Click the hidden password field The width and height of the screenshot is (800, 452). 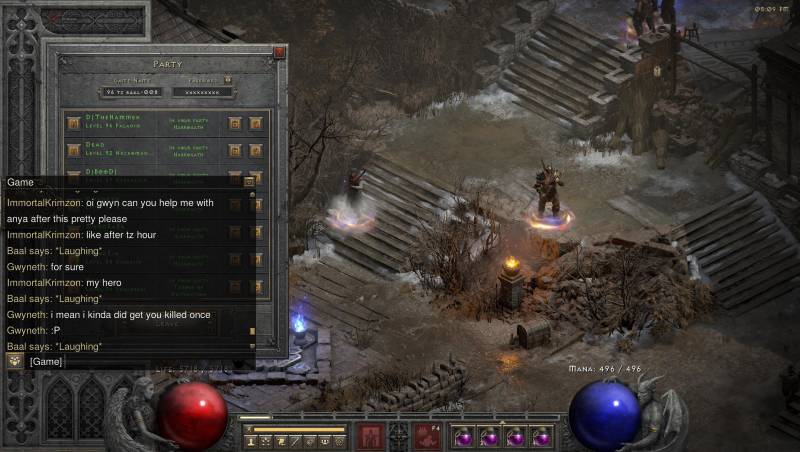[x=203, y=92]
